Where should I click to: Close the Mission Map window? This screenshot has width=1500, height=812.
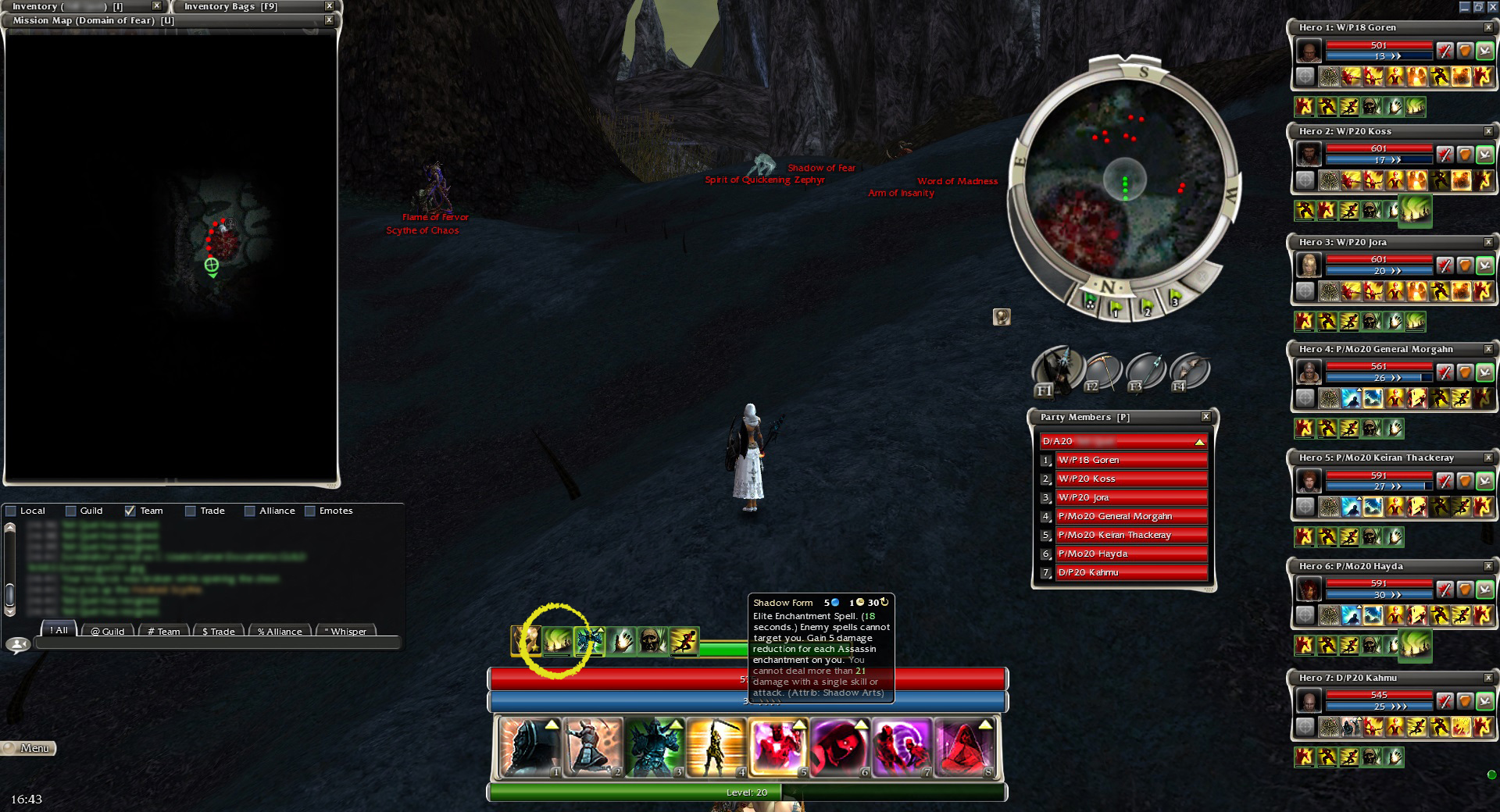pos(329,20)
